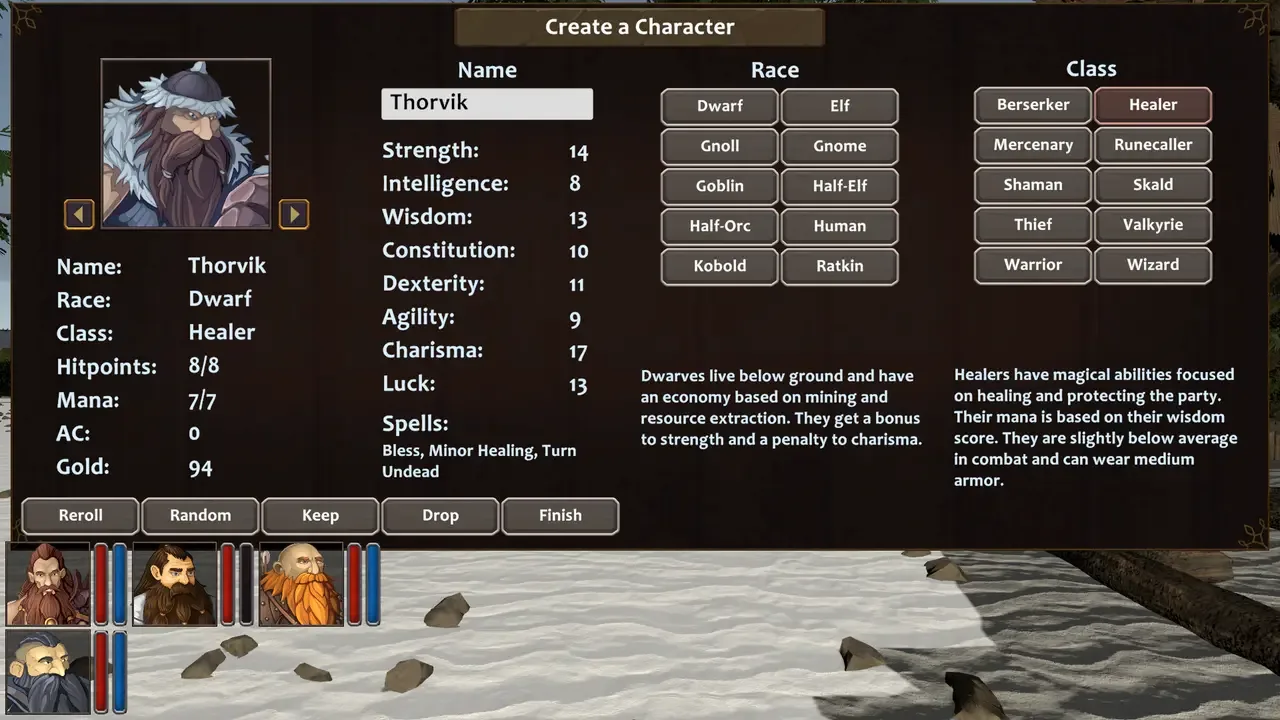Finish character creation
The width and height of the screenshot is (1280, 720).
pos(560,516)
